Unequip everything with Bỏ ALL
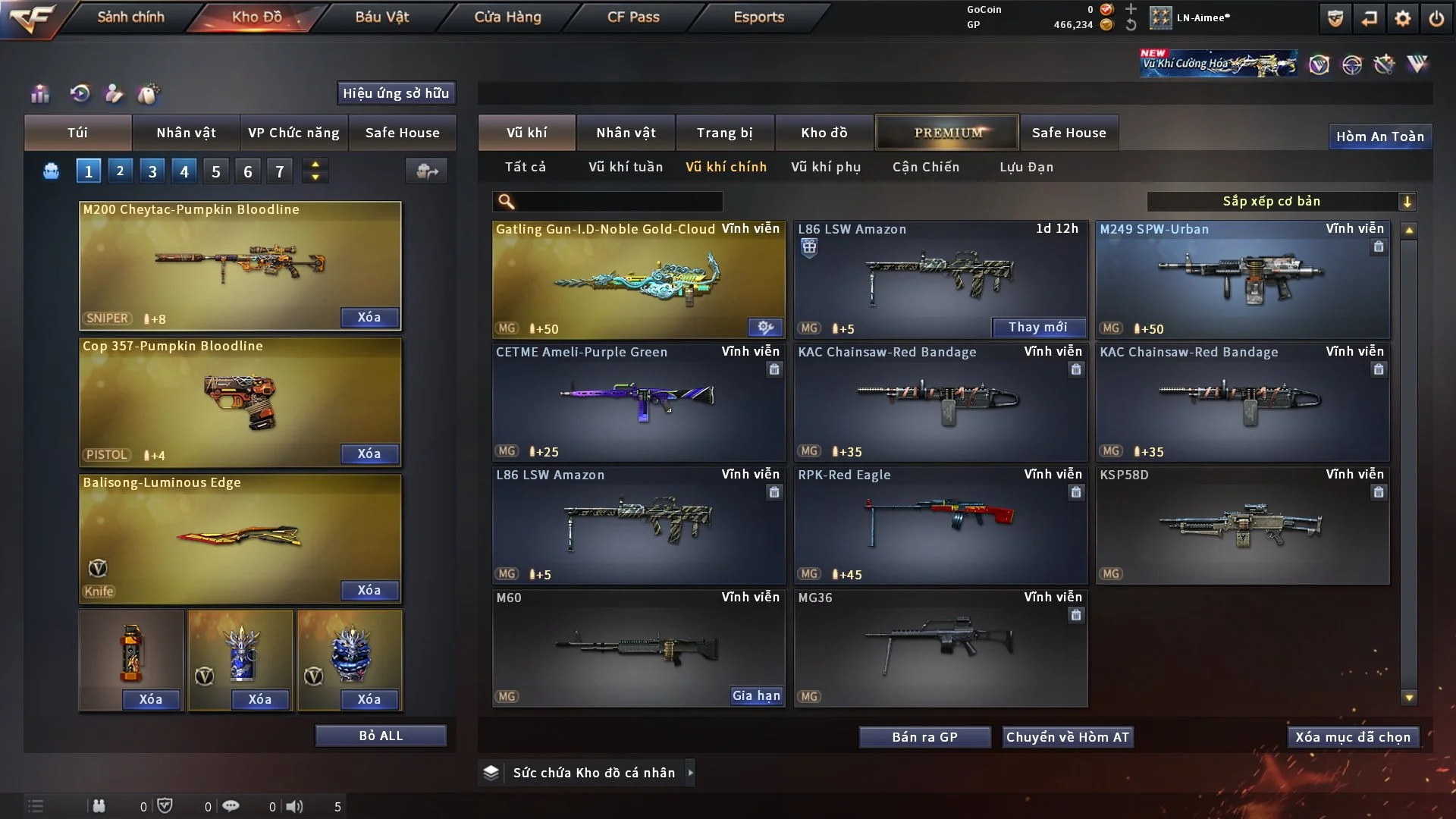The image size is (1456, 819). point(381,736)
